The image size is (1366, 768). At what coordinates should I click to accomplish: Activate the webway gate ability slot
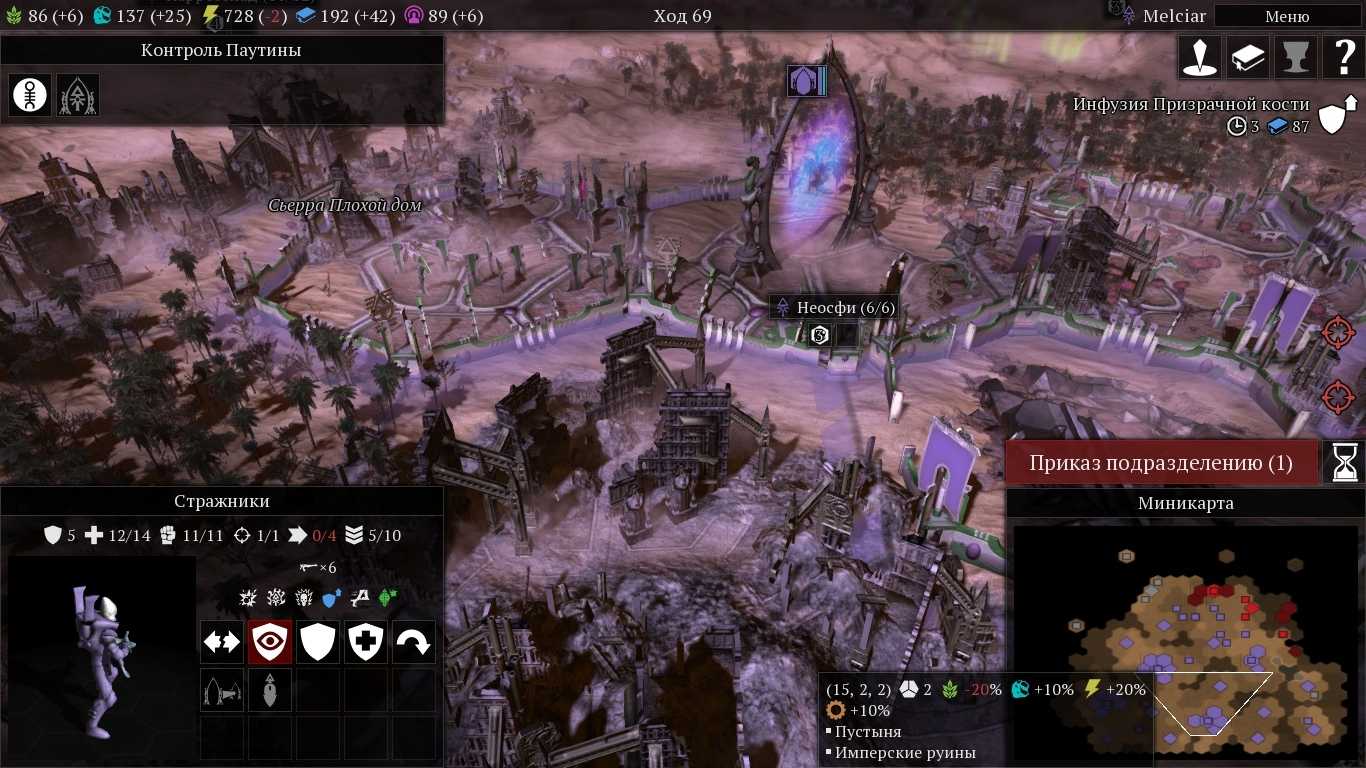click(x=221, y=690)
